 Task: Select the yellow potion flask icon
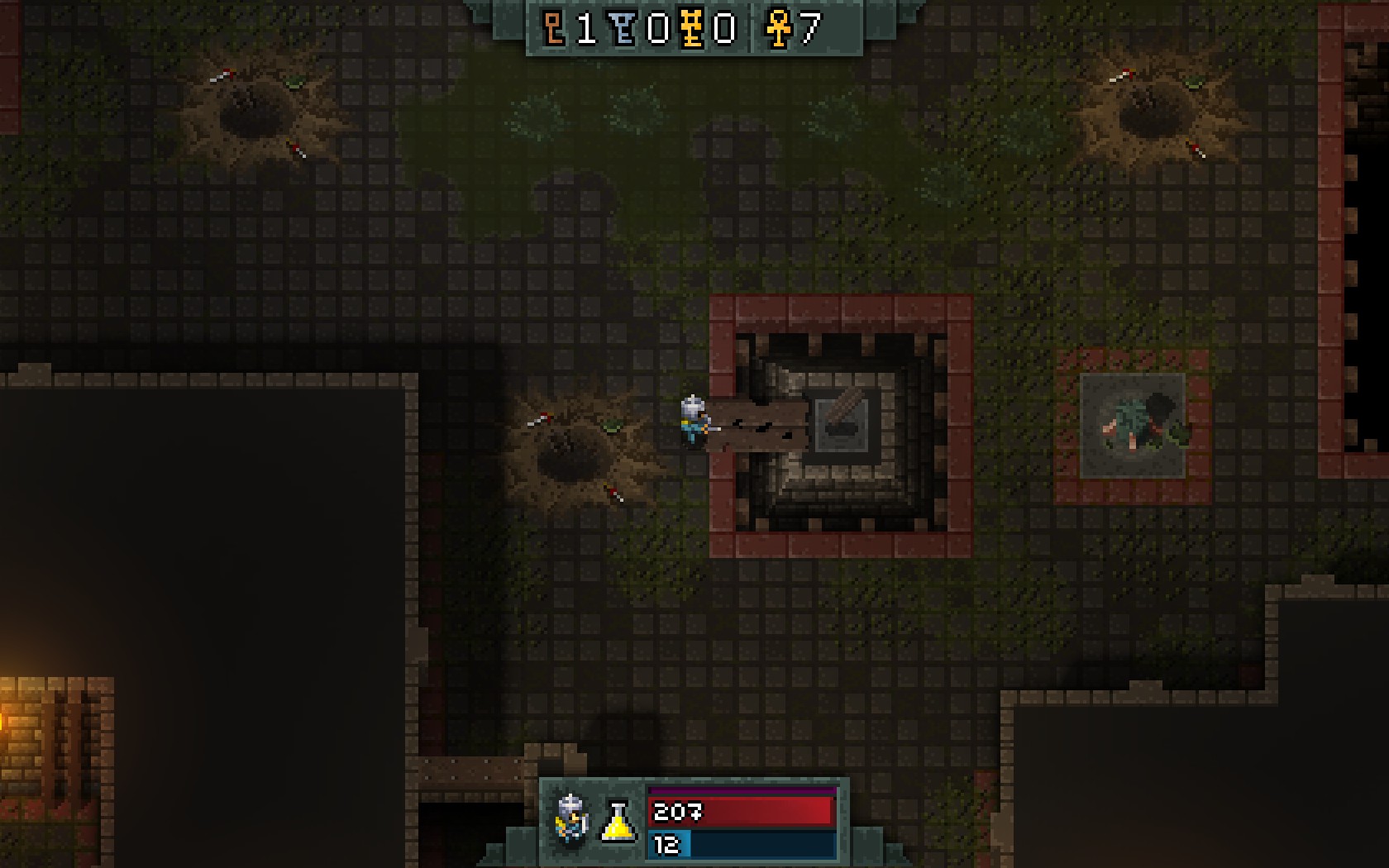(618, 821)
